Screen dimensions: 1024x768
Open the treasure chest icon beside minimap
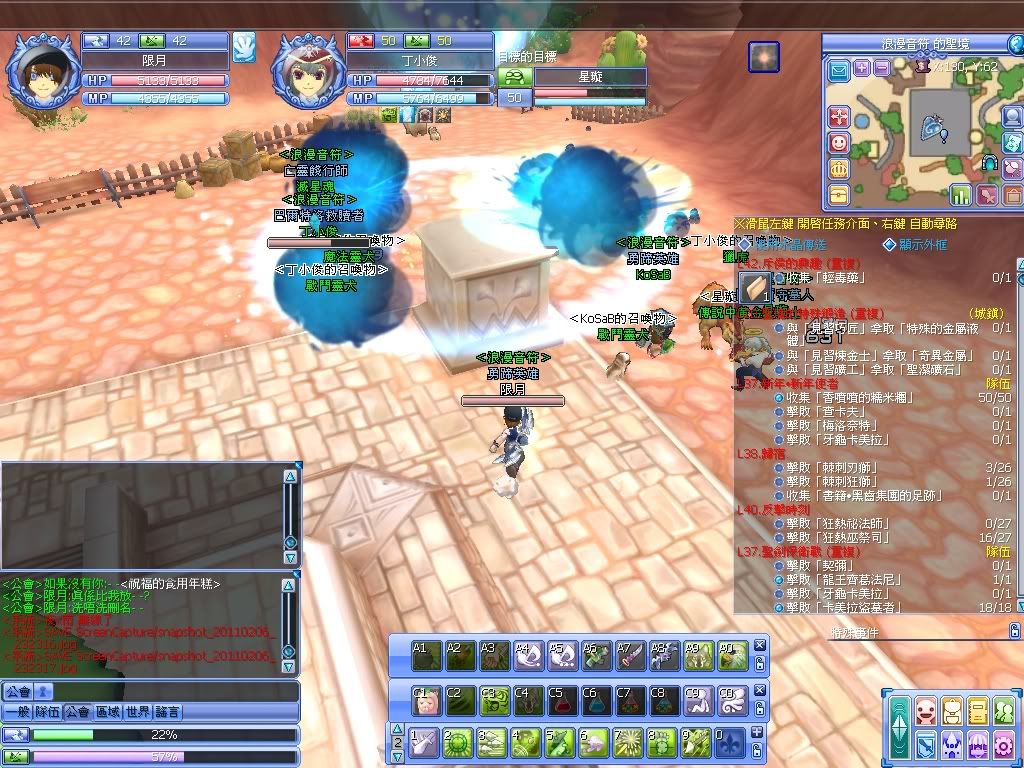[838, 195]
